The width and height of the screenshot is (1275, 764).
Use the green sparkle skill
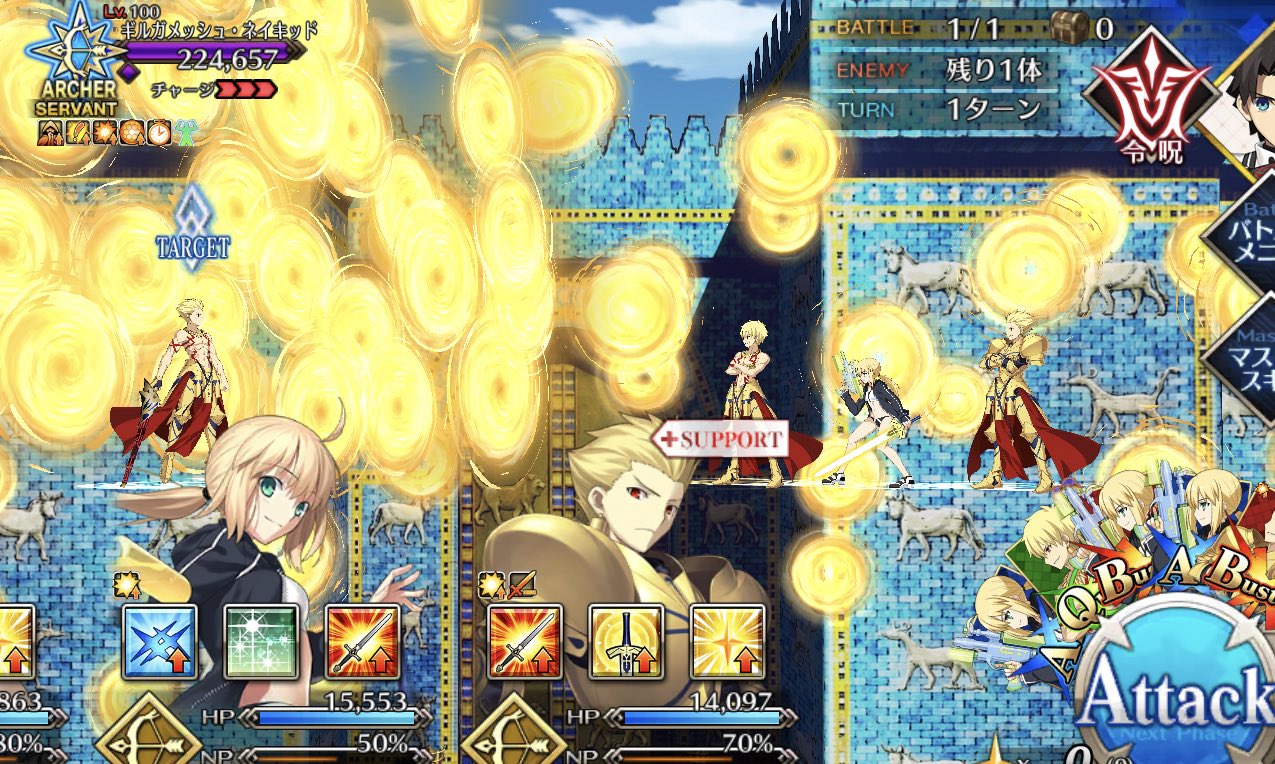pyautogui.click(x=260, y=642)
